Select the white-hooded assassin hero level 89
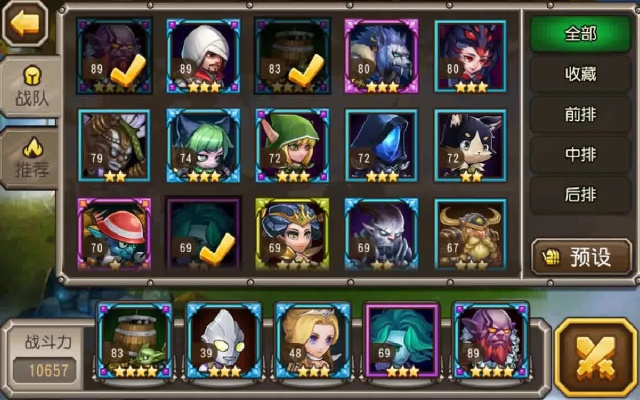The width and height of the screenshot is (640, 400). tap(203, 56)
